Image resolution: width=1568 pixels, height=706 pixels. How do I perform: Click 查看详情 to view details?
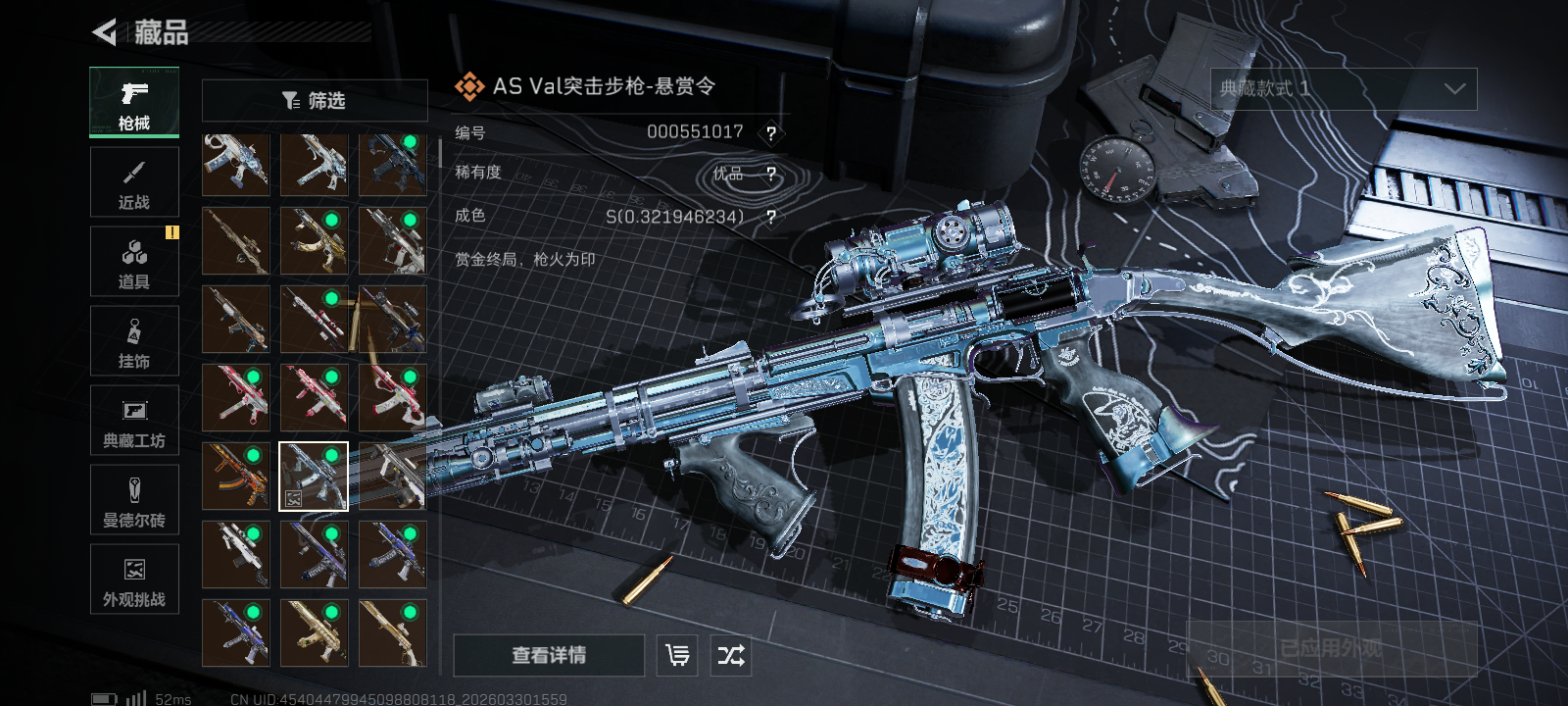coord(549,655)
